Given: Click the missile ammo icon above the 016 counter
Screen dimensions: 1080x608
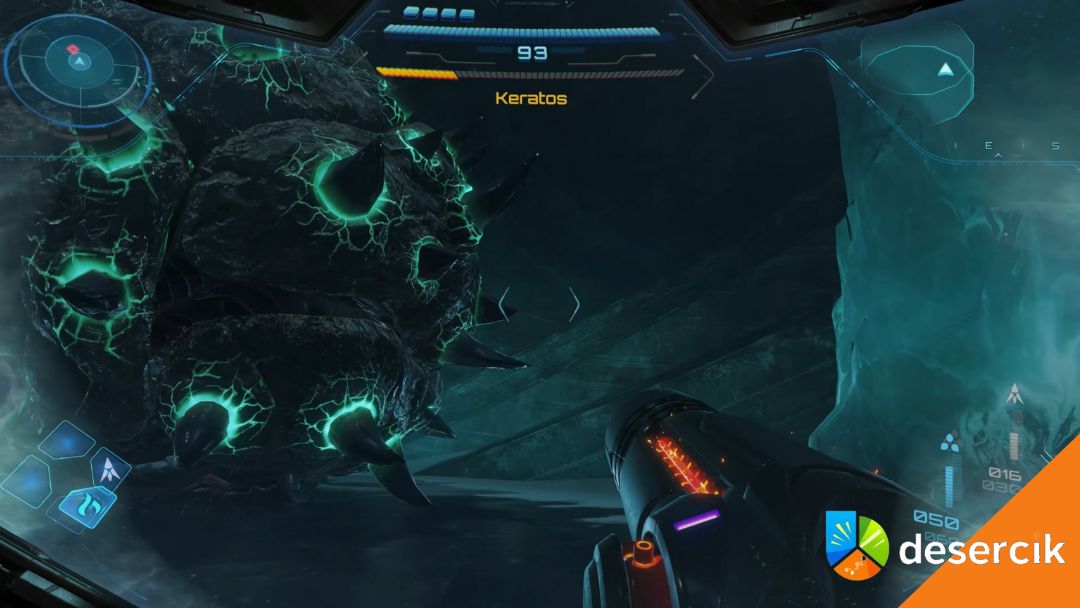Looking at the screenshot, I should pyautogui.click(x=1014, y=395).
